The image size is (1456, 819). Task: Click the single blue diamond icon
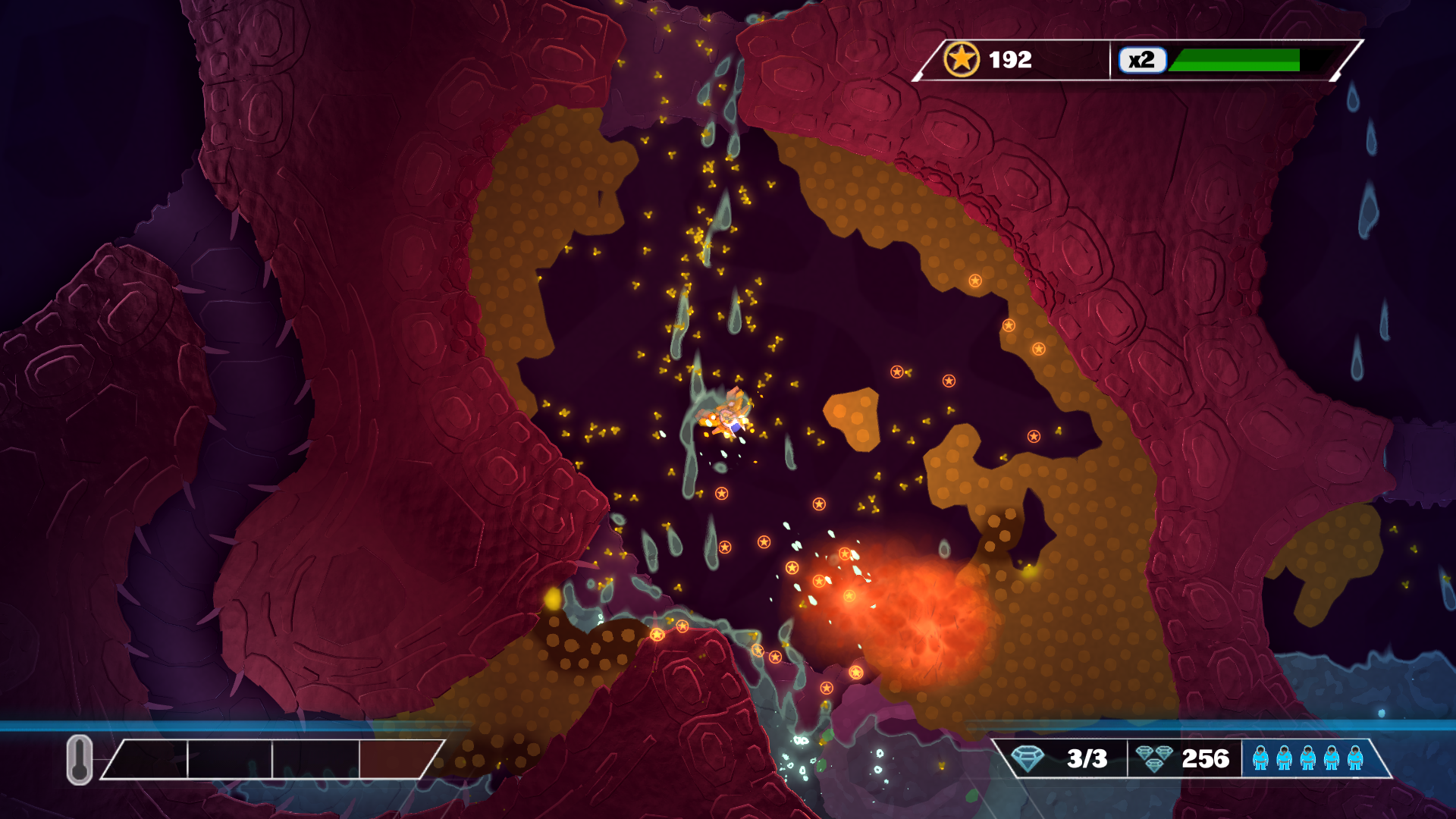tap(1028, 758)
